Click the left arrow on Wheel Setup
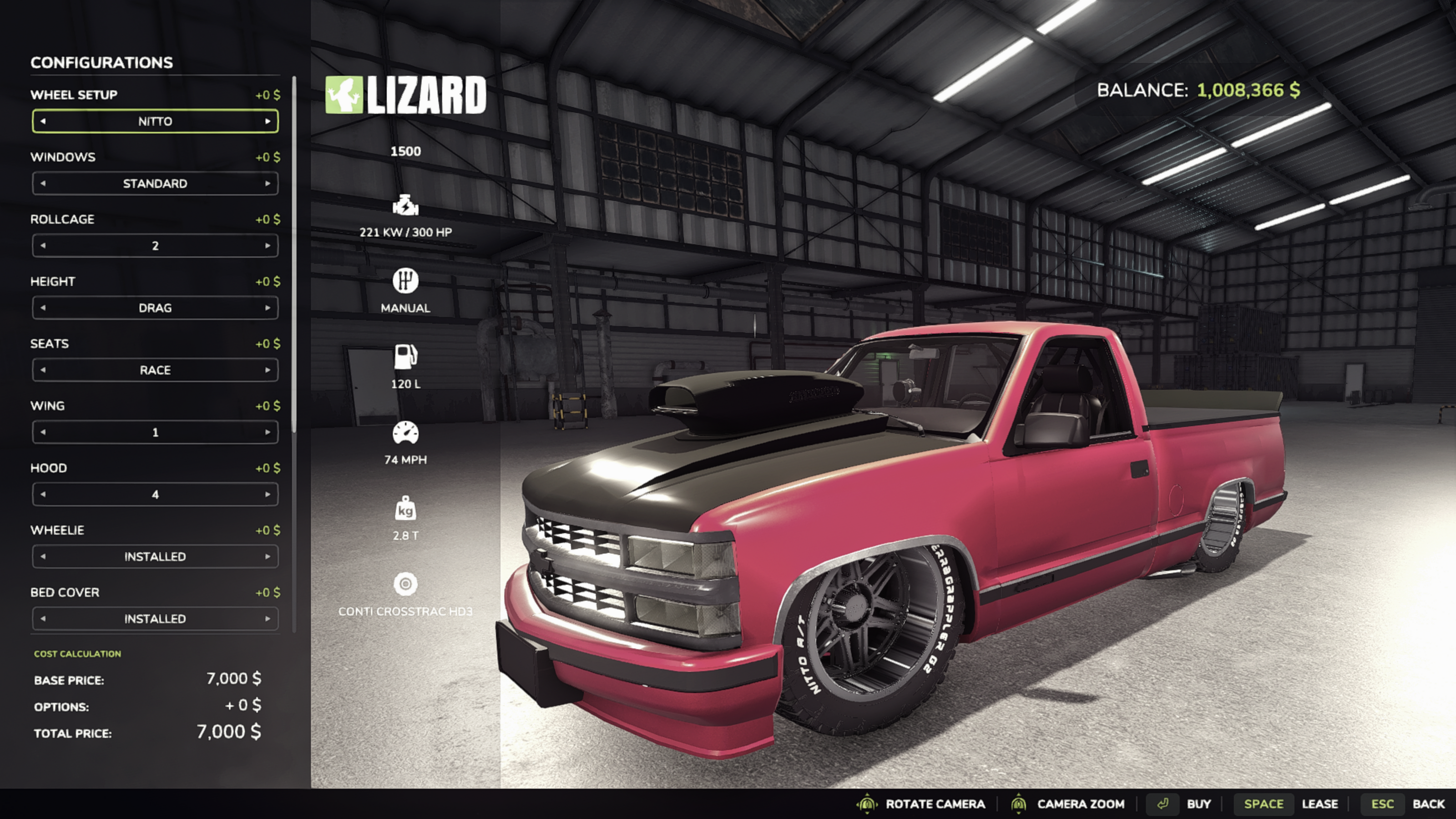The image size is (1456, 819). coord(44,121)
